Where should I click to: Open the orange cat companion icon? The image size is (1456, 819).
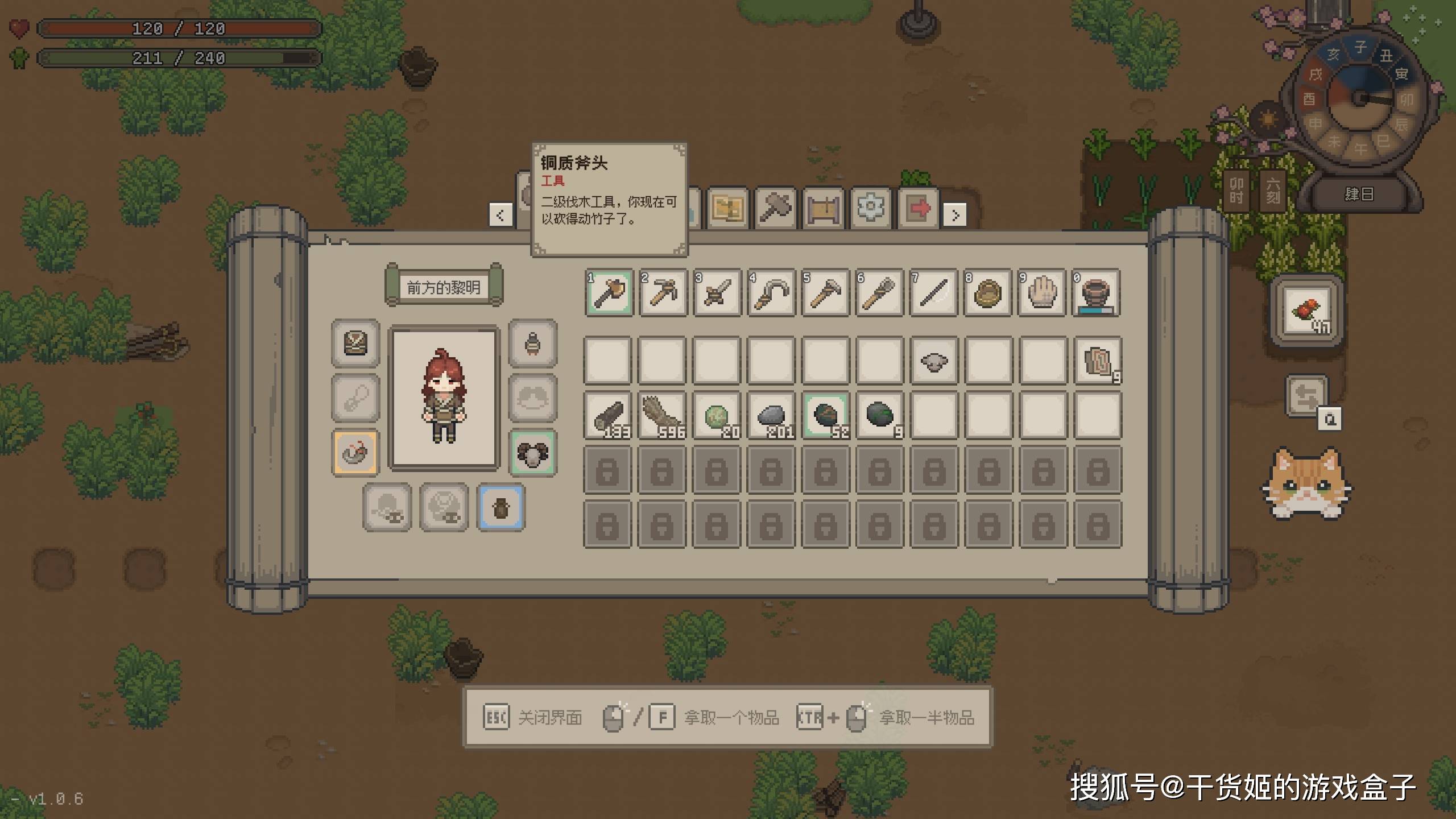coord(1307,483)
